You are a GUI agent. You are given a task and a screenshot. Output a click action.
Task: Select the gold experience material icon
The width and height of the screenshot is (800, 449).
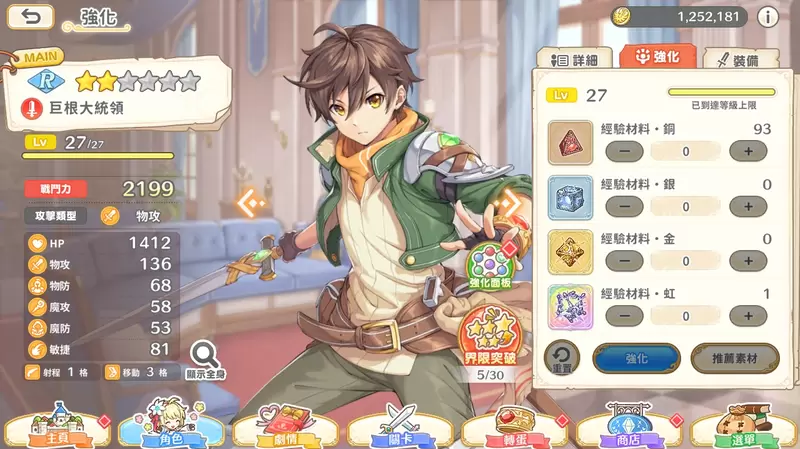[571, 252]
